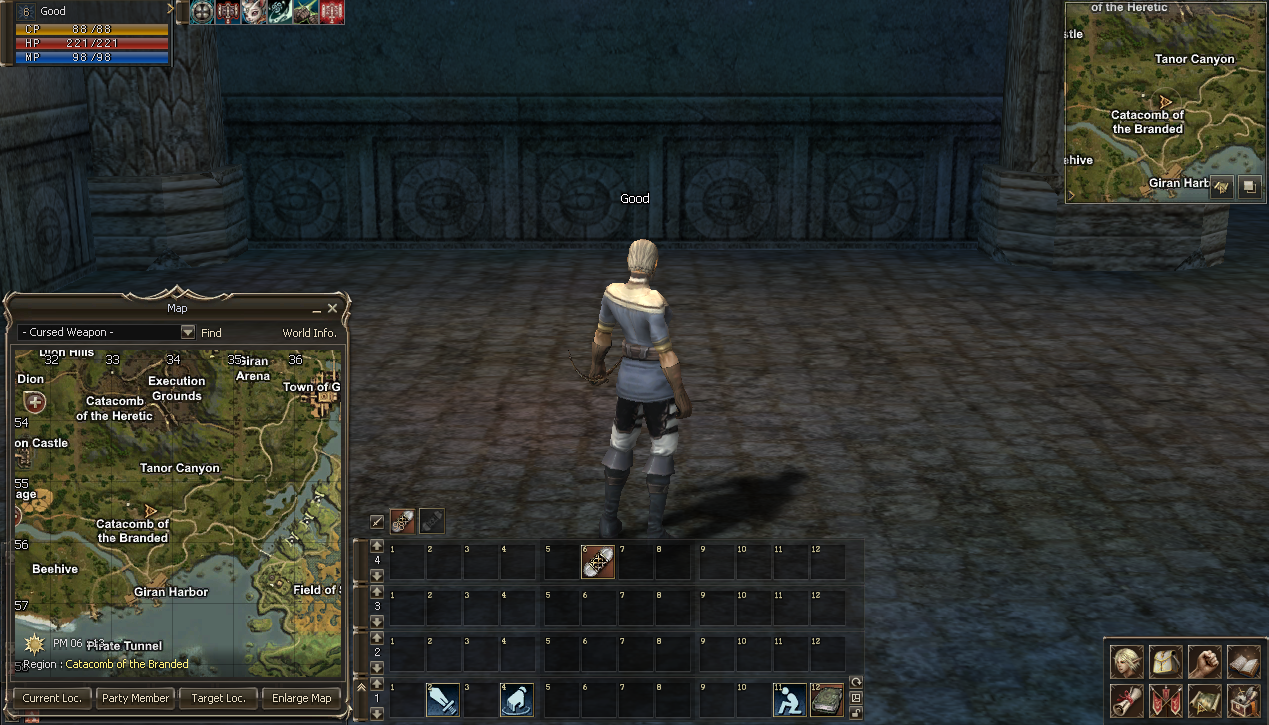Open the Cursed Weapon dropdown

pos(187,332)
